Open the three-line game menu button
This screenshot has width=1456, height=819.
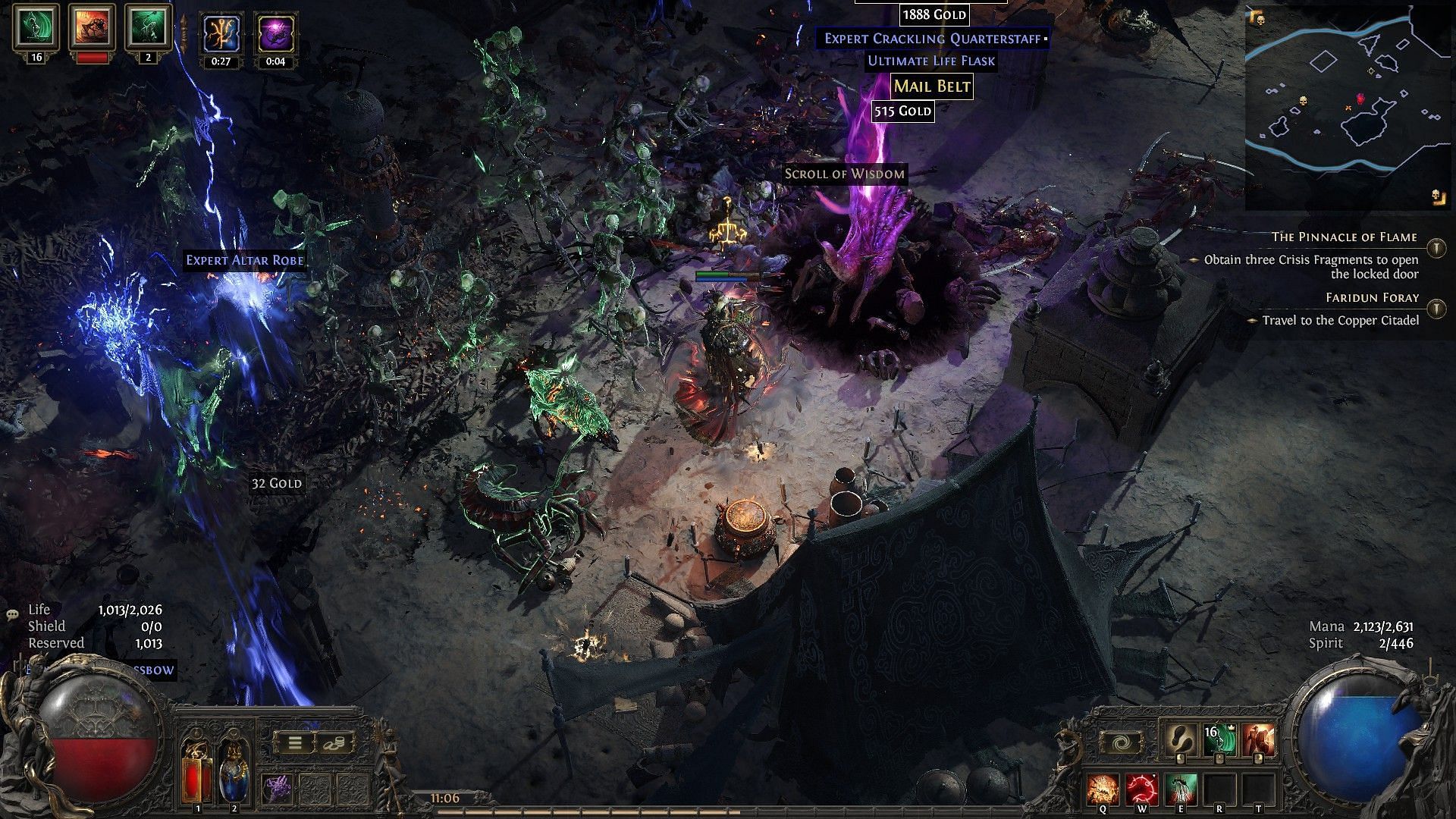pyautogui.click(x=295, y=743)
